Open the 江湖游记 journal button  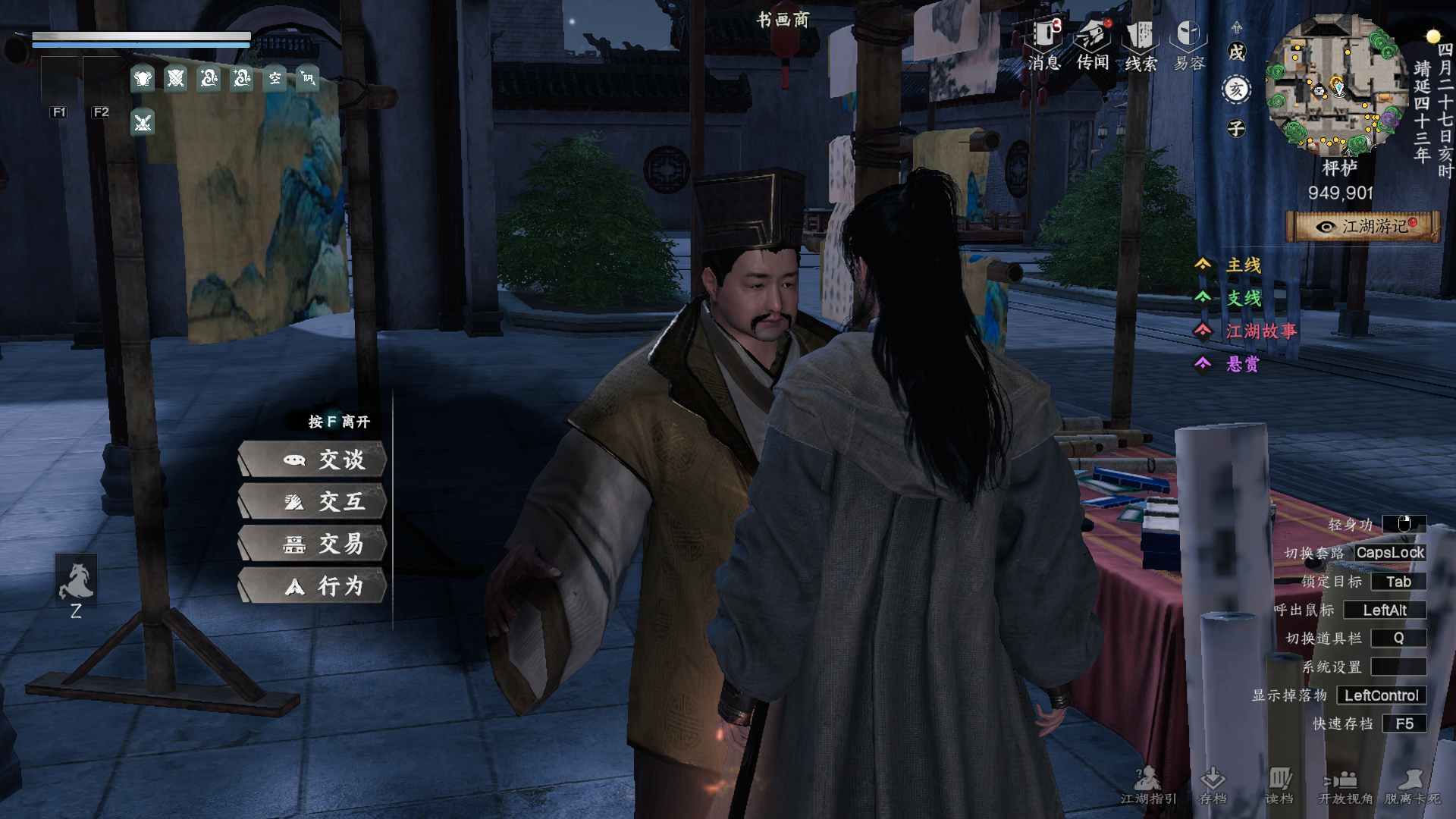(x=1363, y=227)
